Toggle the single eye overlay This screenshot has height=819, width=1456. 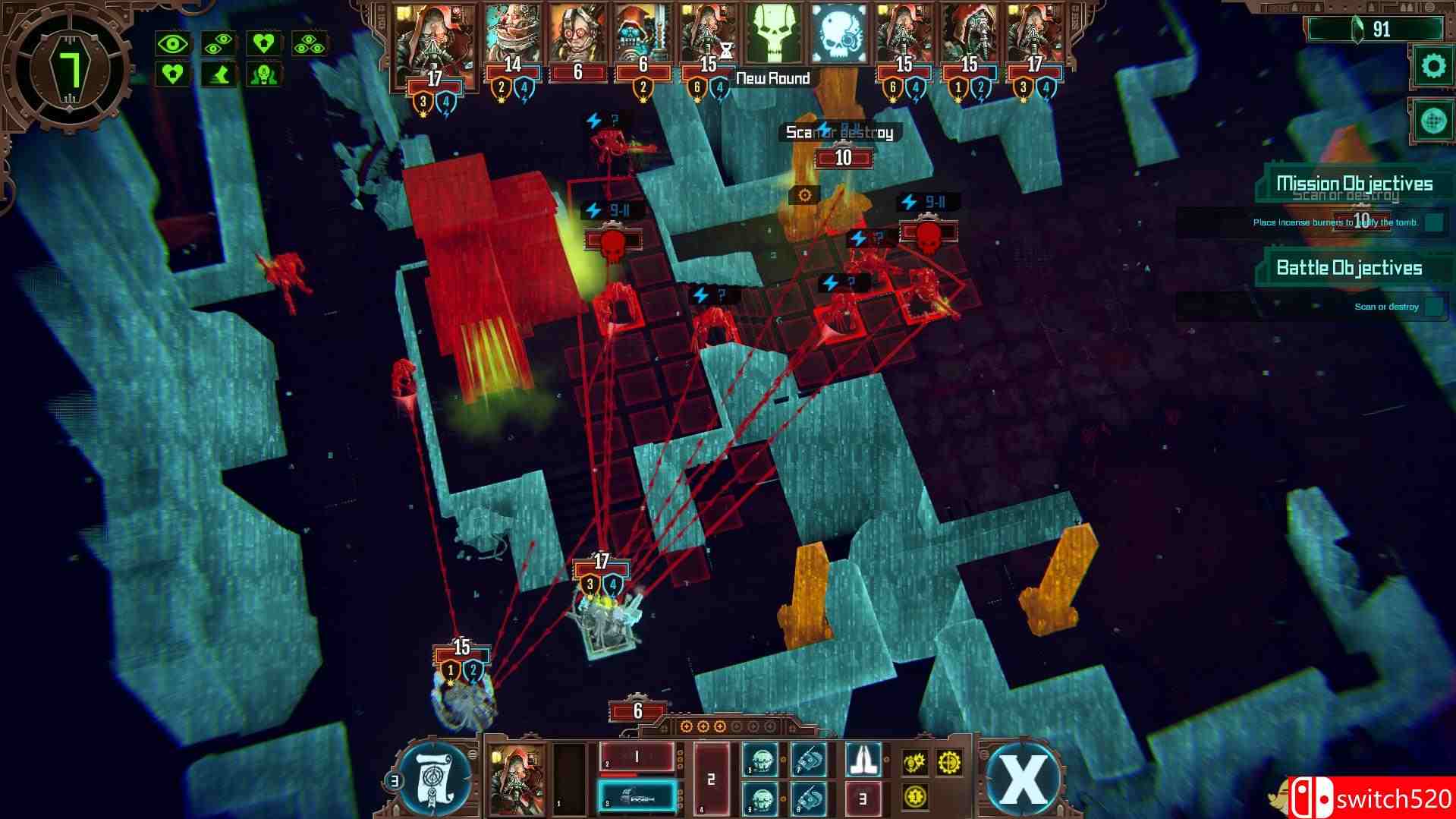pos(174,43)
